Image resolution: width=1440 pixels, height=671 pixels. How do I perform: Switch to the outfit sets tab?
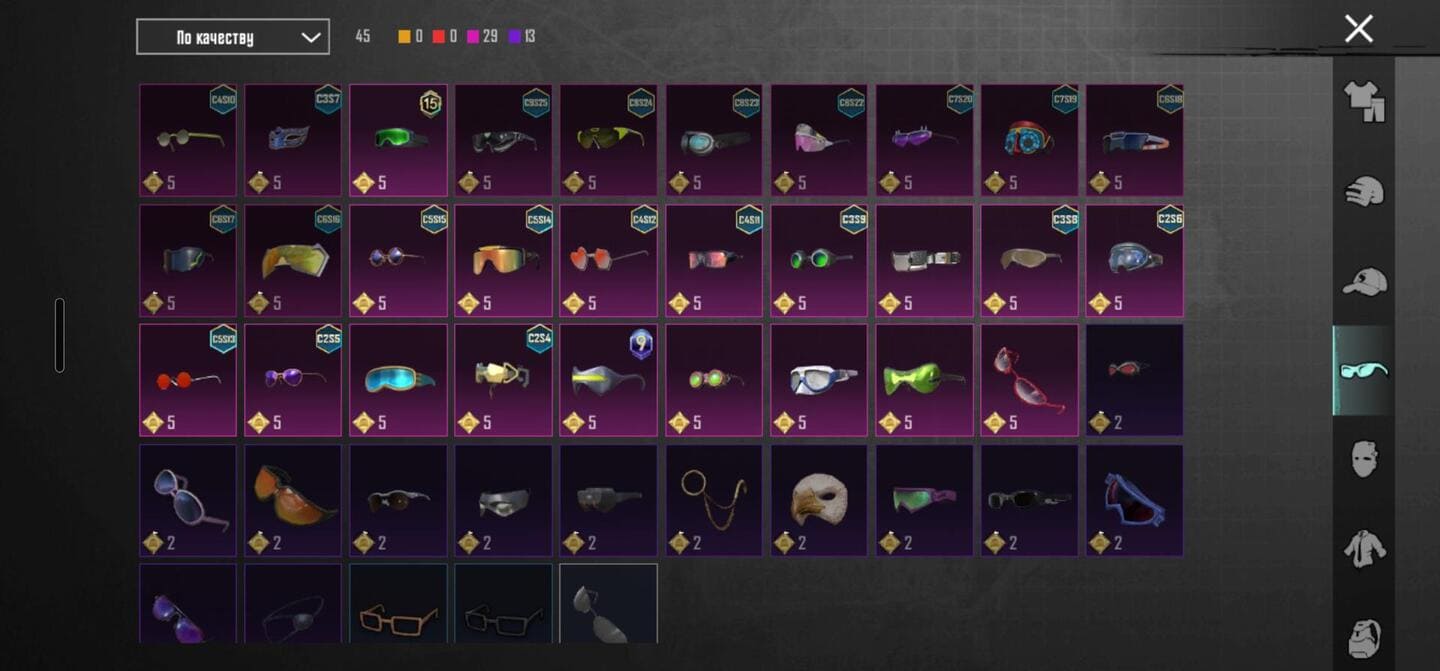(1364, 101)
